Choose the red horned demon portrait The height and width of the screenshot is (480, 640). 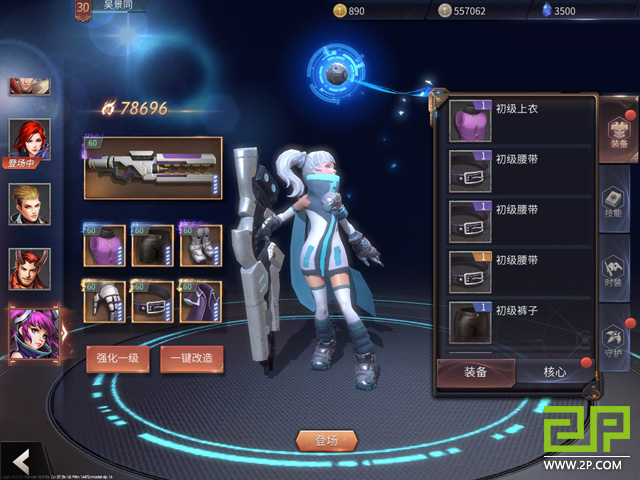click(30, 268)
